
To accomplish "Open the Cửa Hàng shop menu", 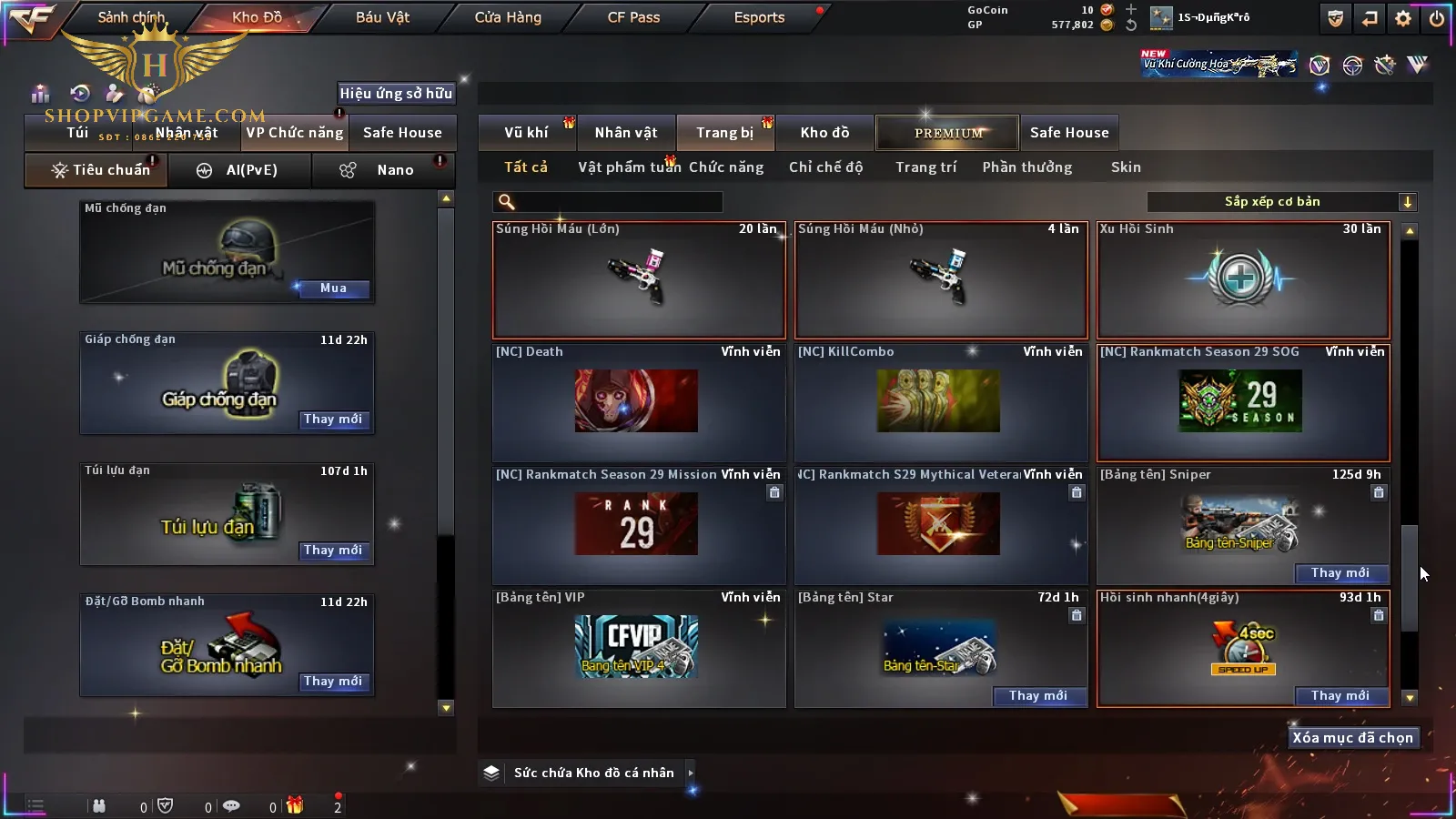I will coord(508,17).
